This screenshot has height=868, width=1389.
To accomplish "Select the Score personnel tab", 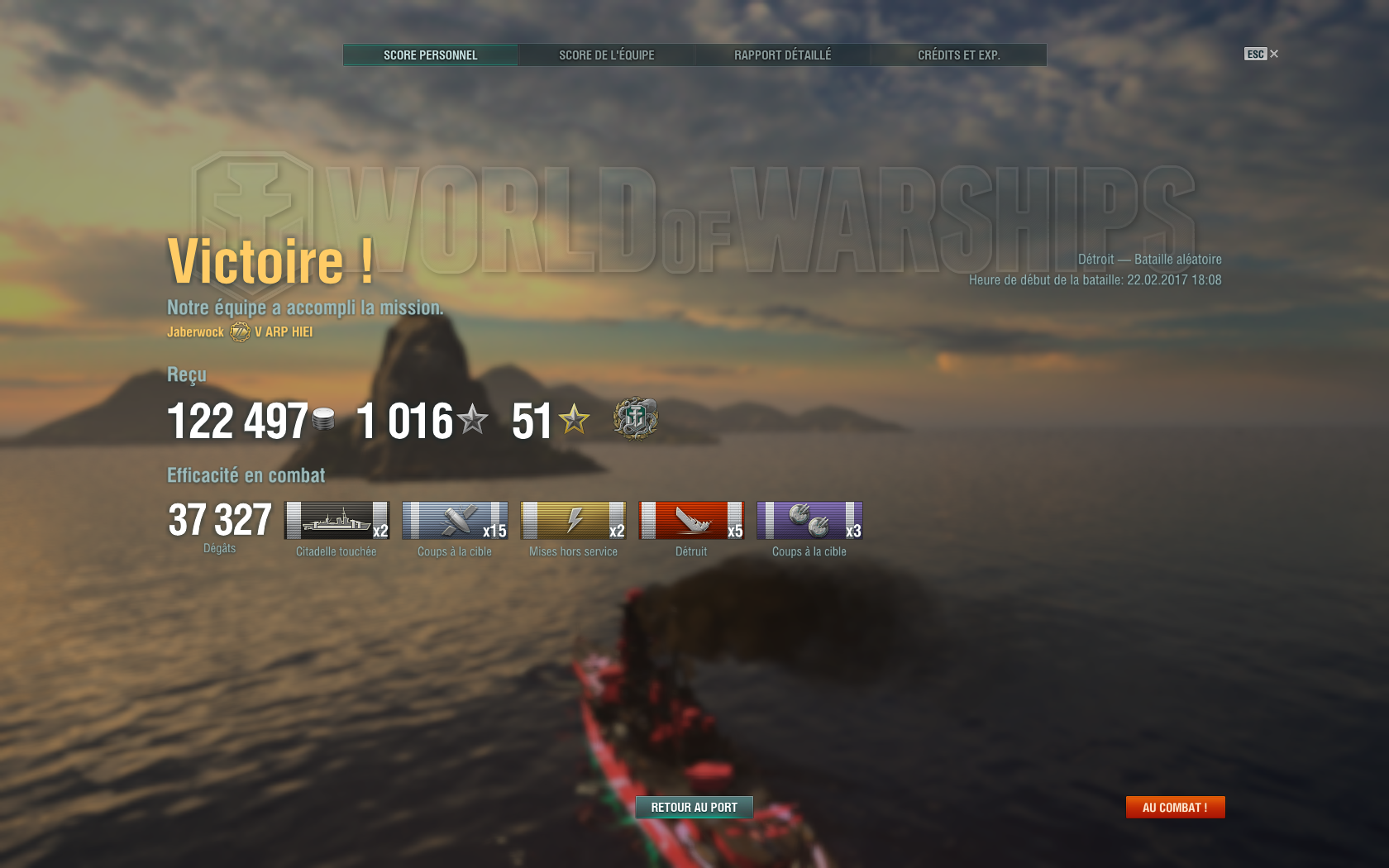I will pyautogui.click(x=430, y=55).
